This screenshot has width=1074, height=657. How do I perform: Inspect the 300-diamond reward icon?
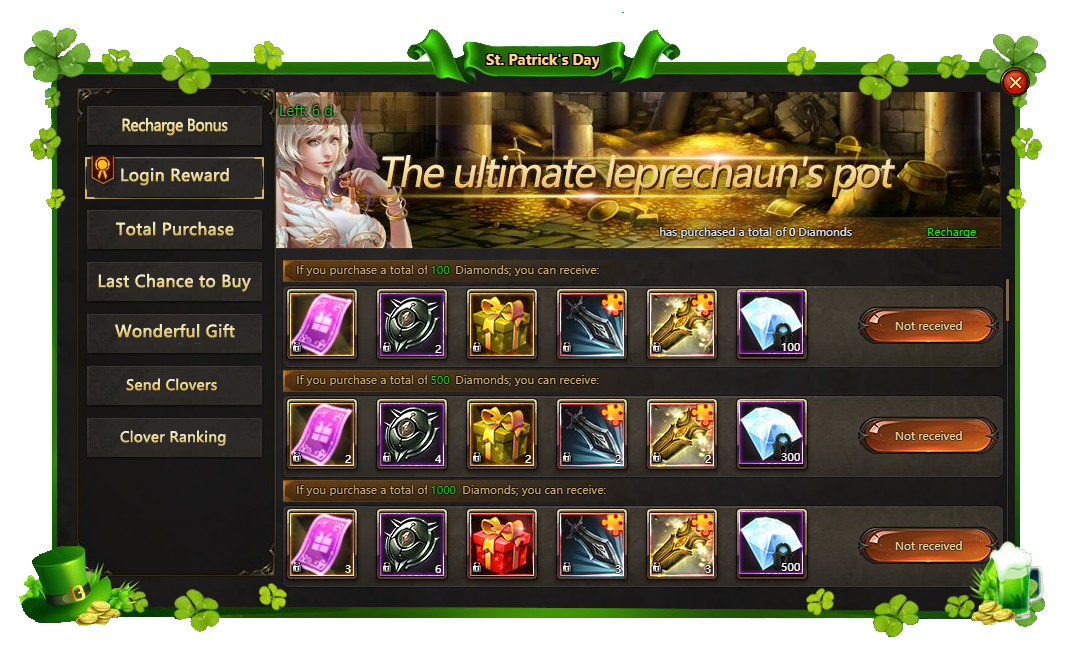coord(771,434)
